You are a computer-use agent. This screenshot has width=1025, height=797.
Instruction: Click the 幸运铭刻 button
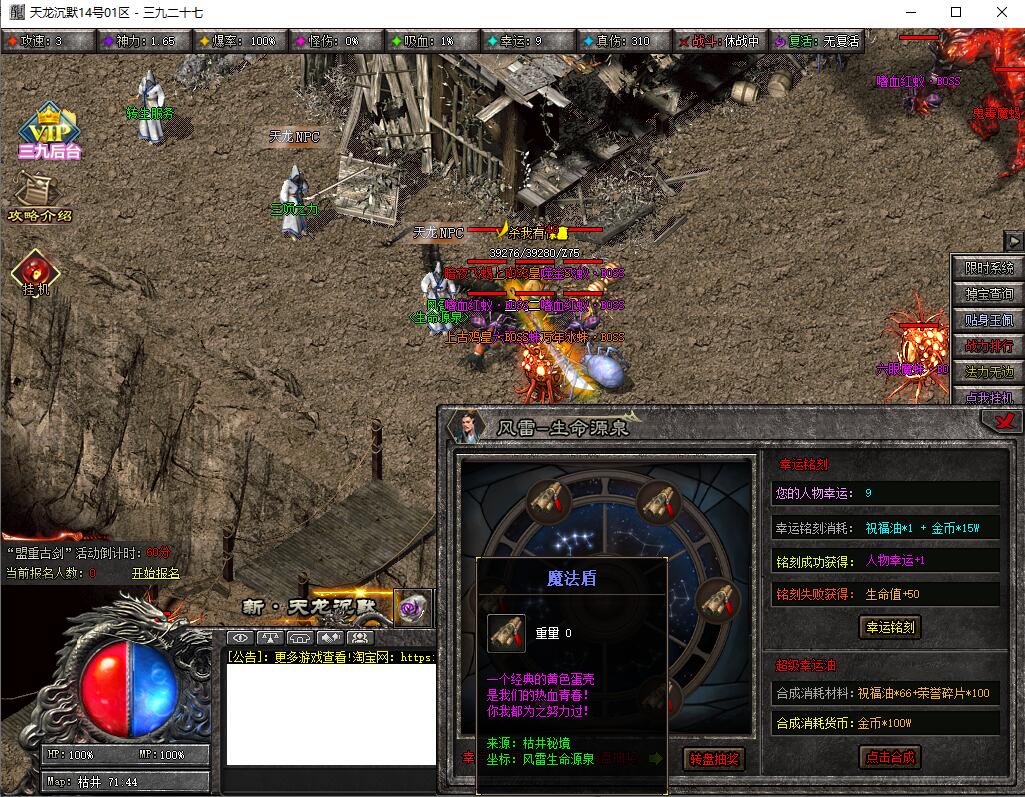890,627
